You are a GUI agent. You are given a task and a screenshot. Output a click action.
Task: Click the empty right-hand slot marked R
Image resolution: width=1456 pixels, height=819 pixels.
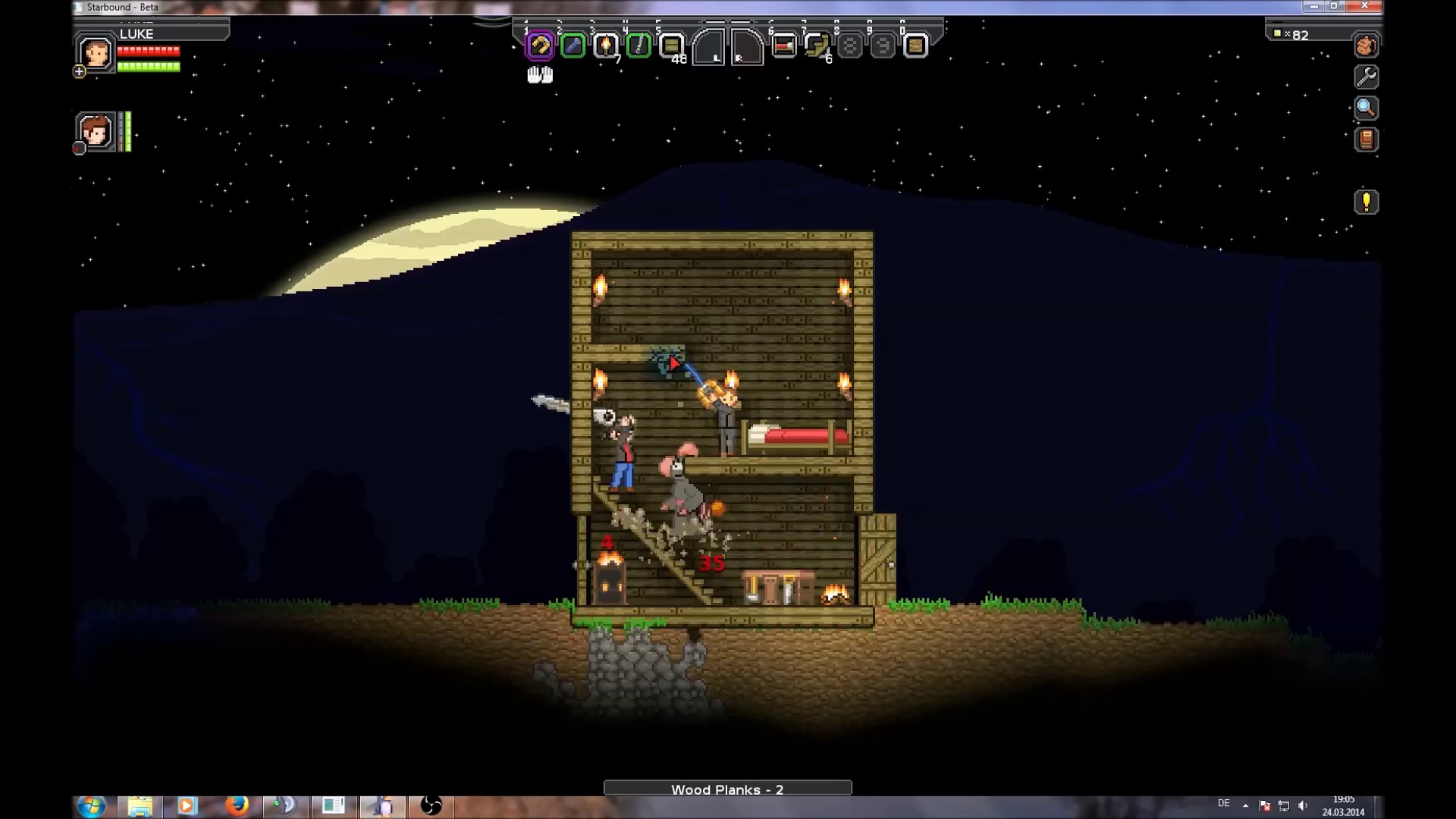click(746, 49)
